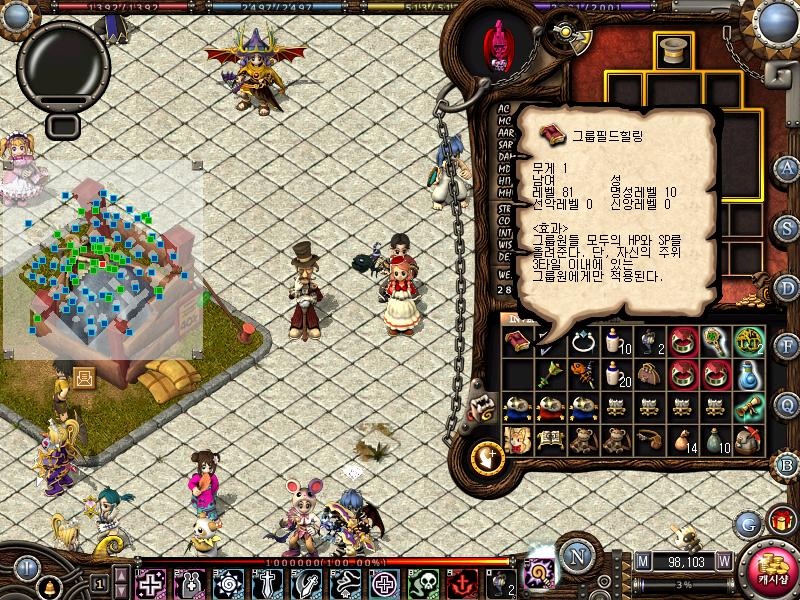Screen dimensions: 800x600
Task: Select the equipped top hat slot
Action: click(x=673, y=51)
